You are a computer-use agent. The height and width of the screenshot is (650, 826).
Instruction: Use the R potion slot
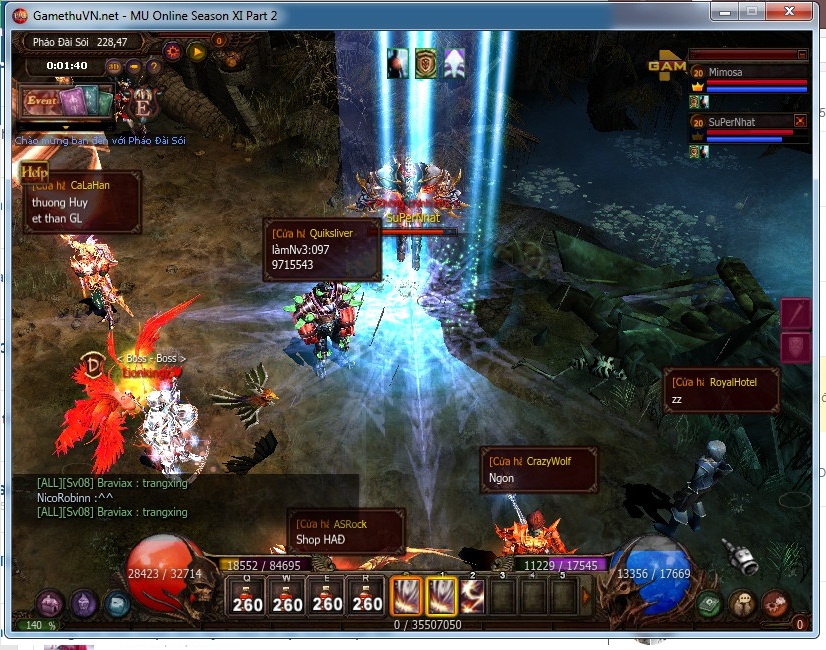point(367,596)
